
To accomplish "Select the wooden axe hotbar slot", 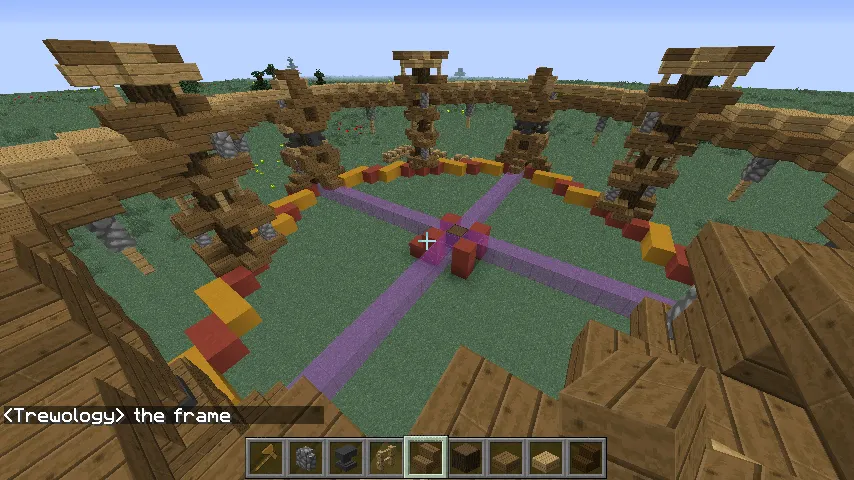I will click(x=266, y=458).
